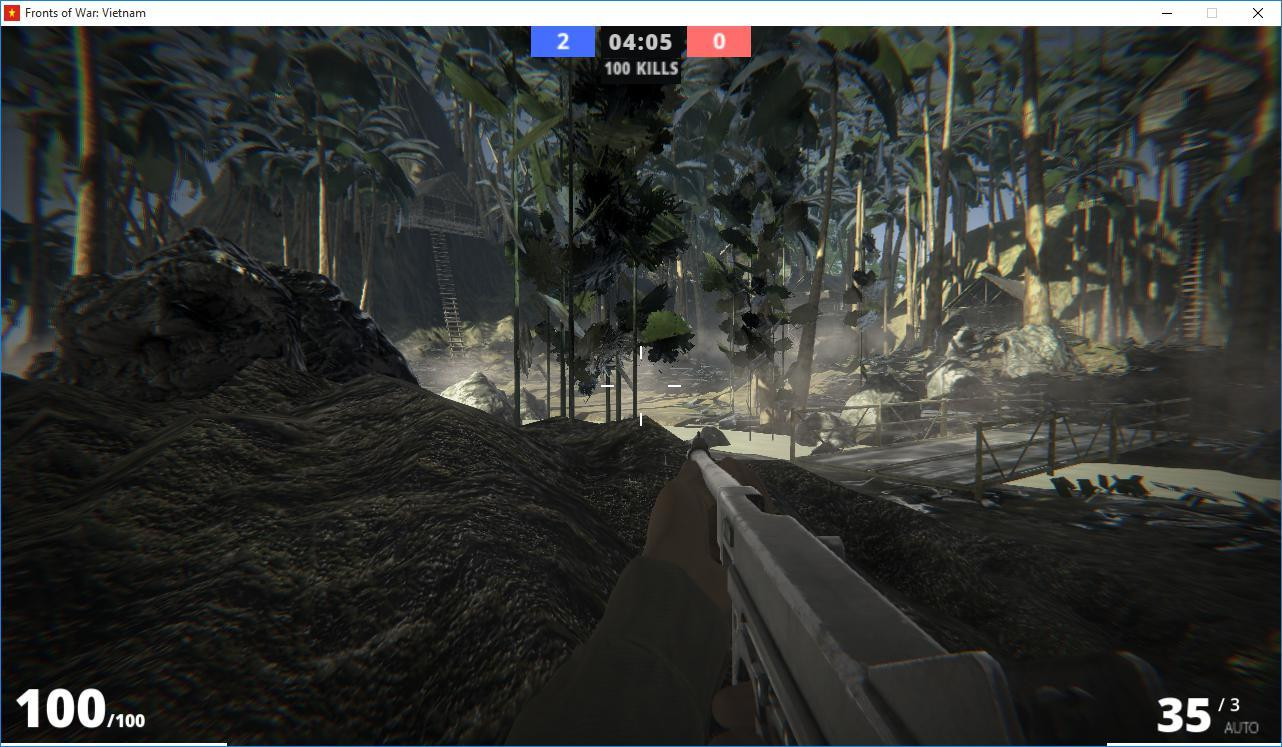Click the Fronts of War: Vietnam title text
Screen dimensions: 1282x747
point(86,12)
